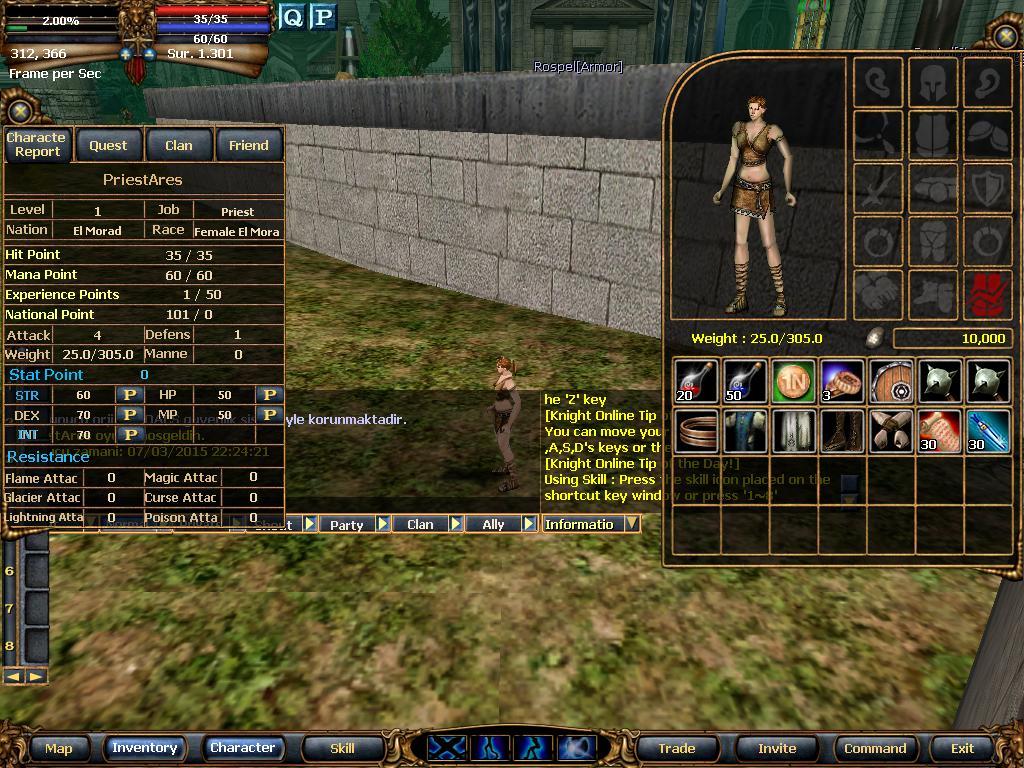Open the Command menu
1024x768 pixels.
[875, 748]
